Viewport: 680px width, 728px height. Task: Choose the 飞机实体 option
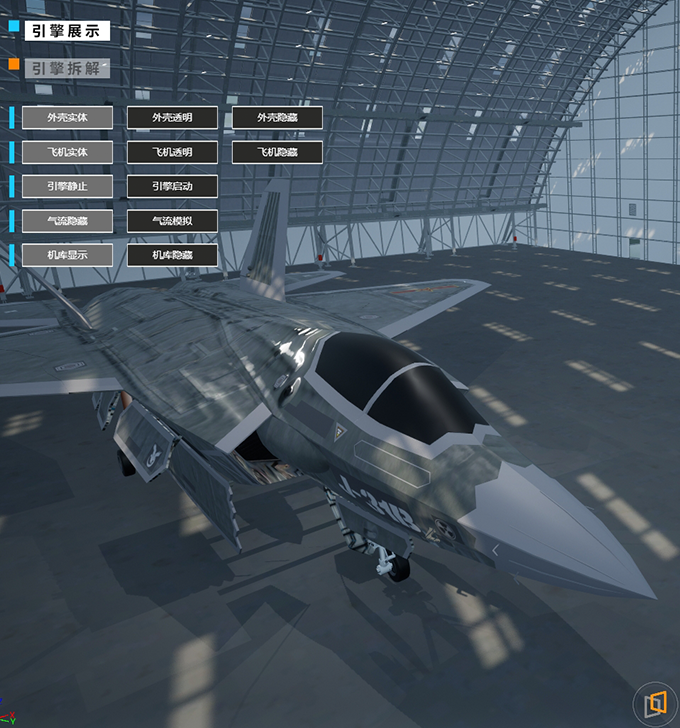[x=67, y=152]
